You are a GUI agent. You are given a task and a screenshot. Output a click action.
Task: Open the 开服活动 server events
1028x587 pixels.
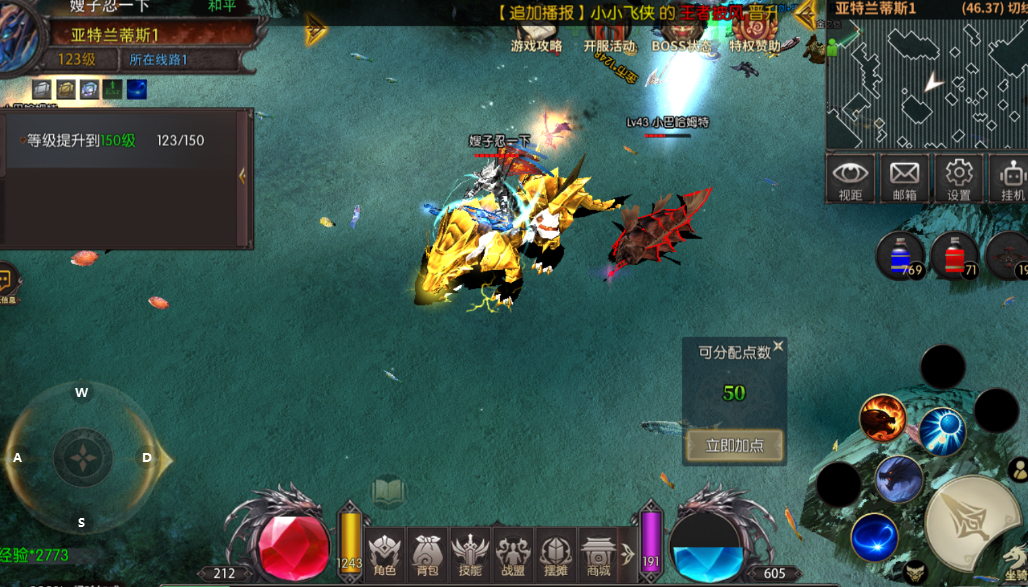(x=609, y=35)
